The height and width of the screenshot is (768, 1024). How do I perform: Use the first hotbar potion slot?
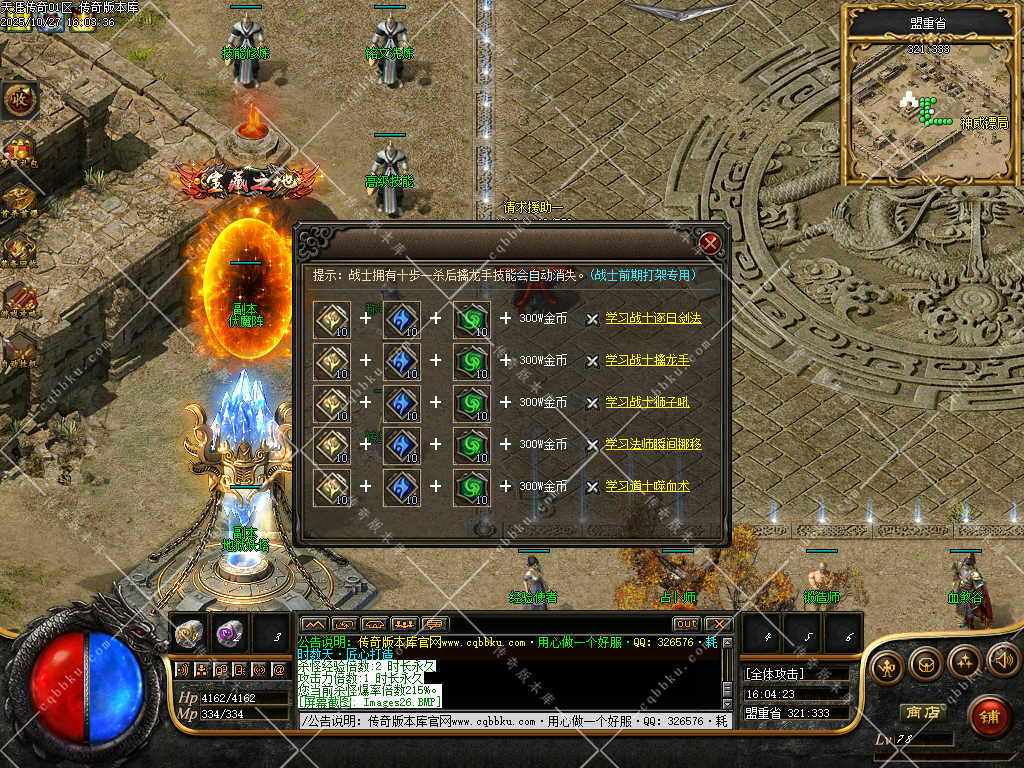[188, 633]
